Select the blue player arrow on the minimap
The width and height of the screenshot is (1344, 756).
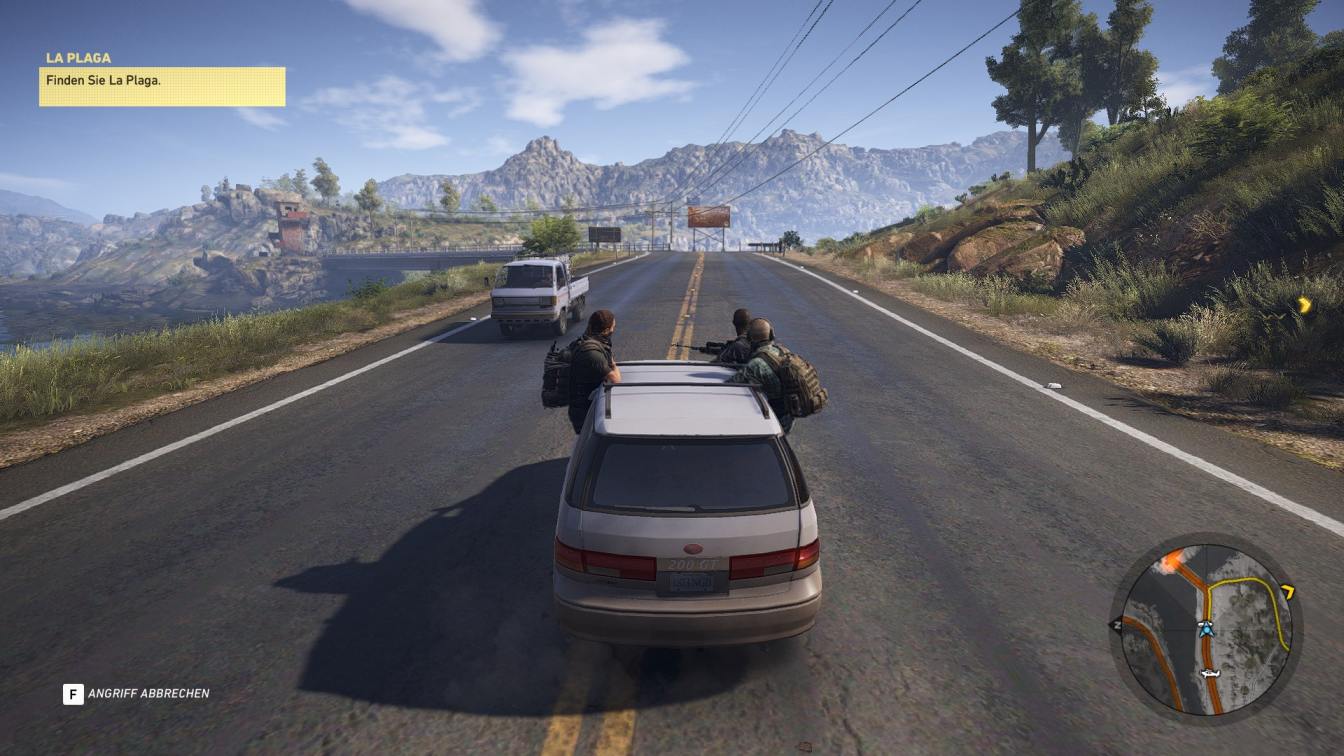click(1206, 629)
